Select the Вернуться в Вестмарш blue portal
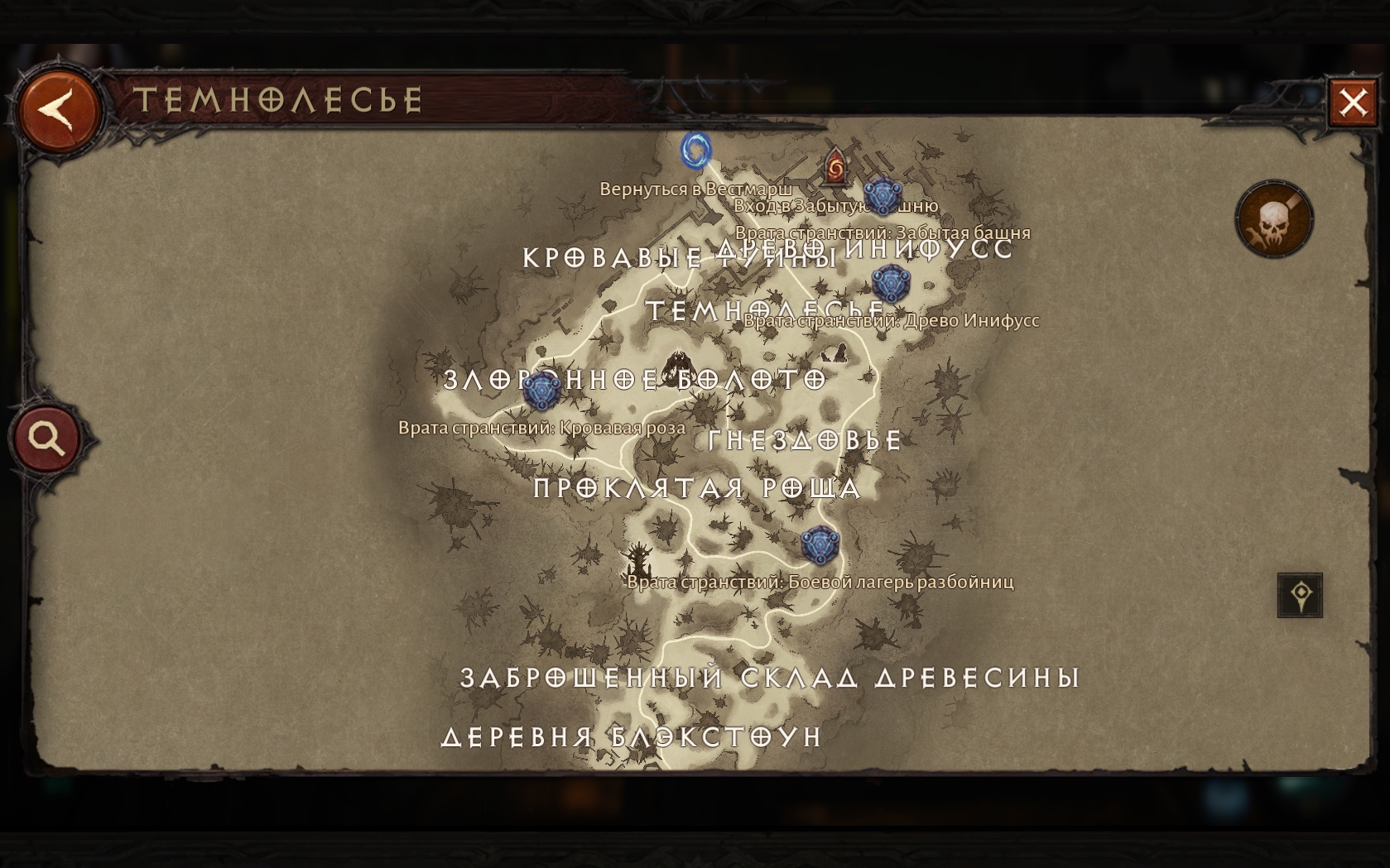The image size is (1390, 868). coord(696,151)
